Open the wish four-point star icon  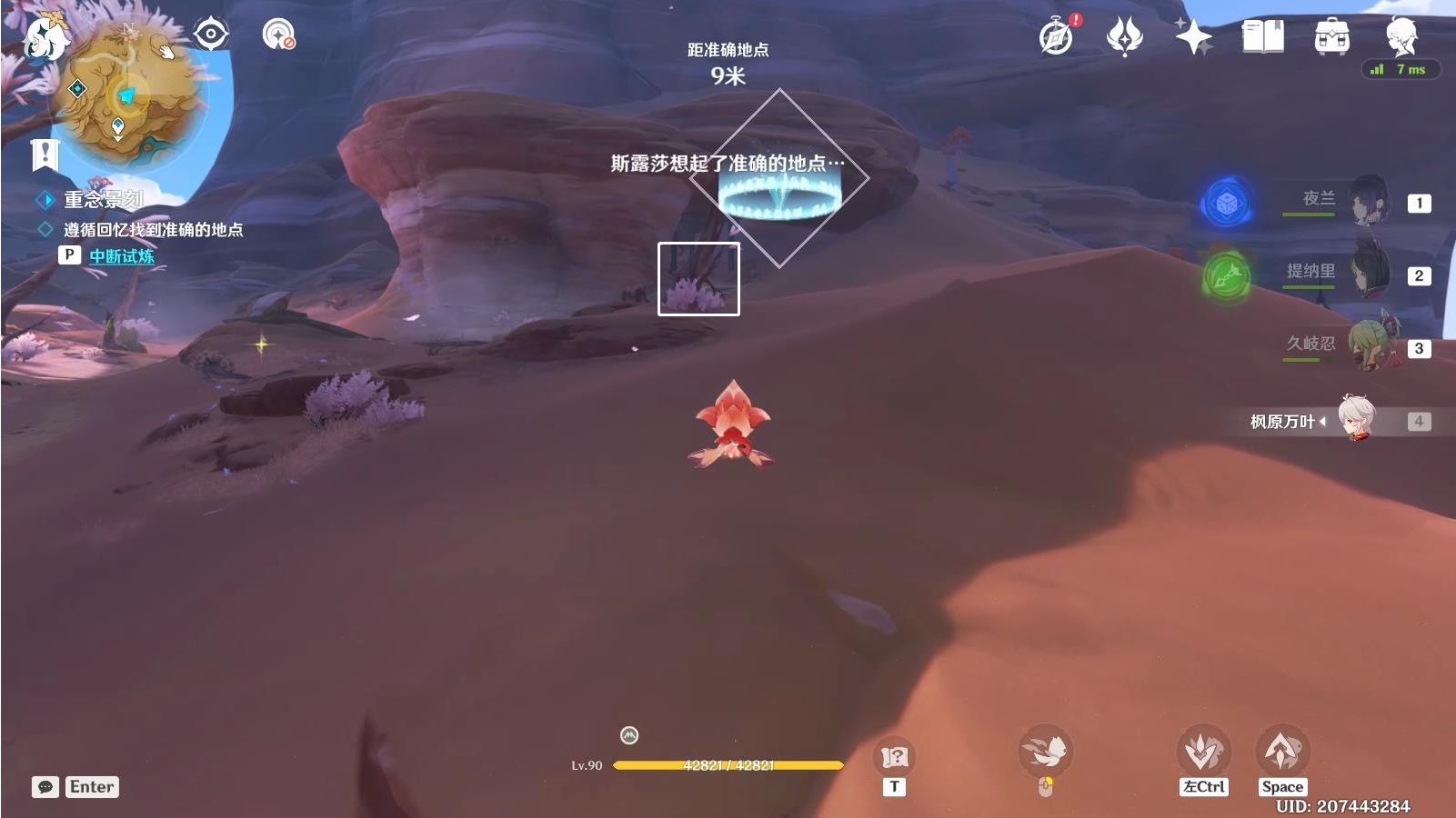1193,36
